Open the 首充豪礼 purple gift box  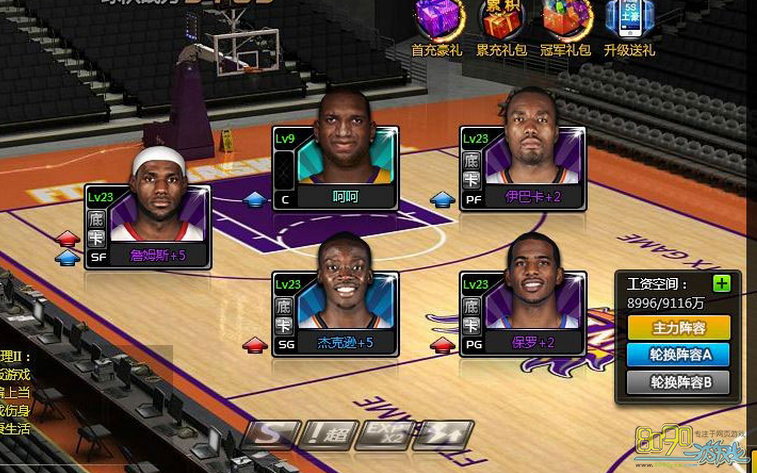(x=436, y=22)
